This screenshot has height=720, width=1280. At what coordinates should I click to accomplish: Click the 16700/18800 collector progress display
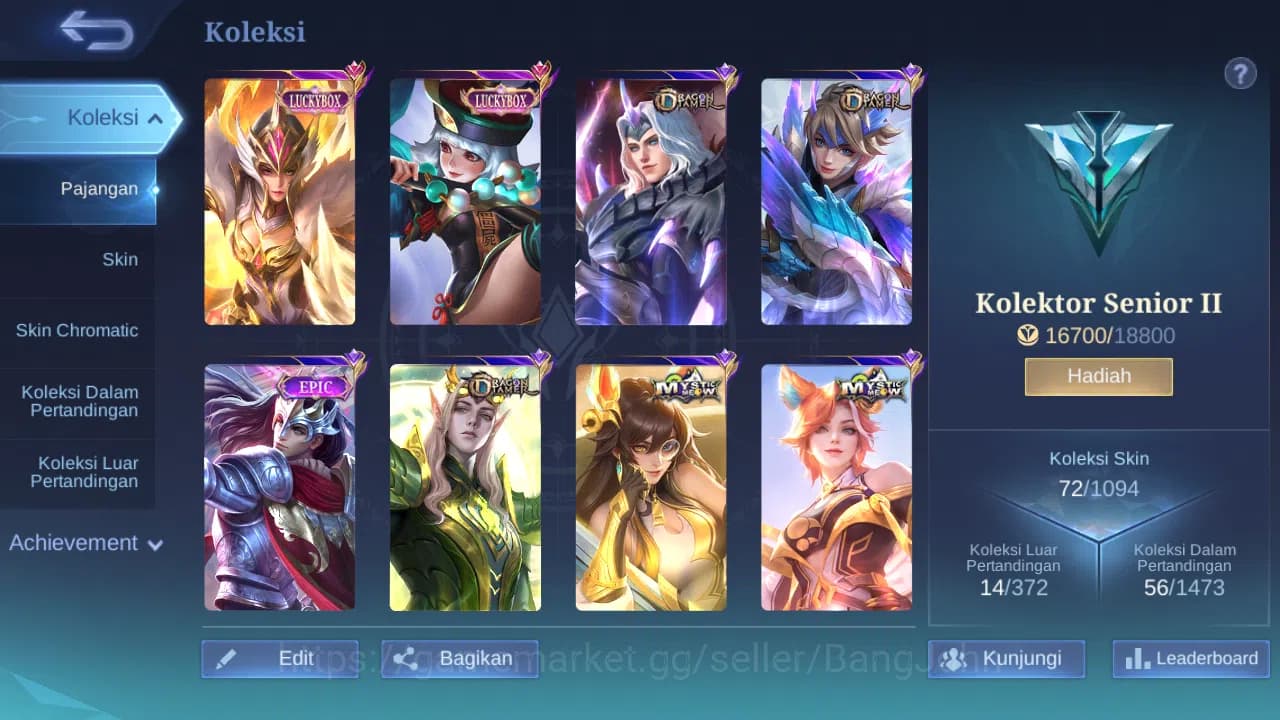(1099, 336)
